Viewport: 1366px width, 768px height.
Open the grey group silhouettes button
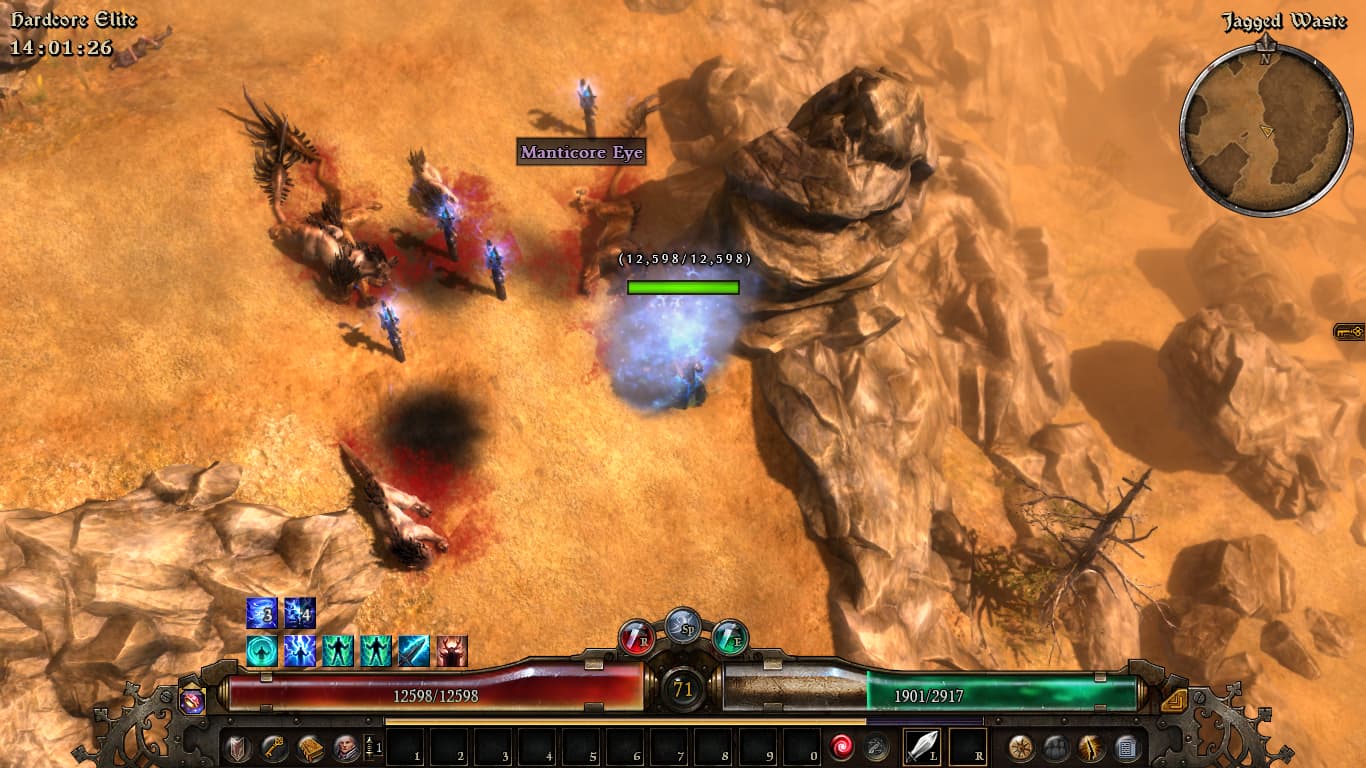coord(1057,747)
